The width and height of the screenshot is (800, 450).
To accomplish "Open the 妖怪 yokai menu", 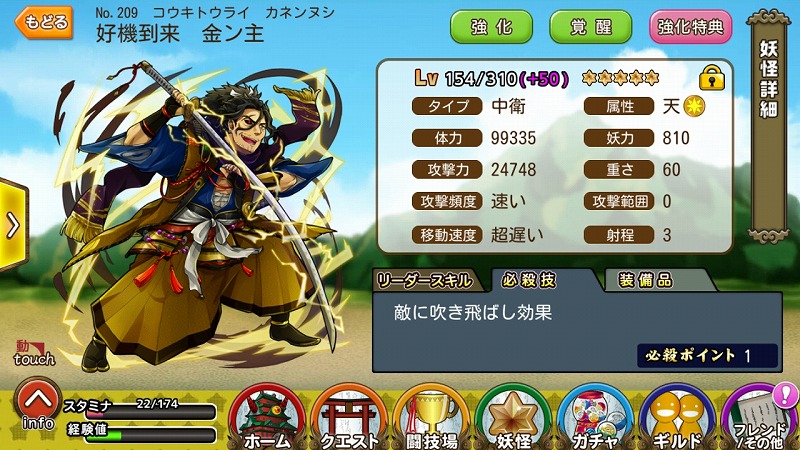I will click(514, 417).
